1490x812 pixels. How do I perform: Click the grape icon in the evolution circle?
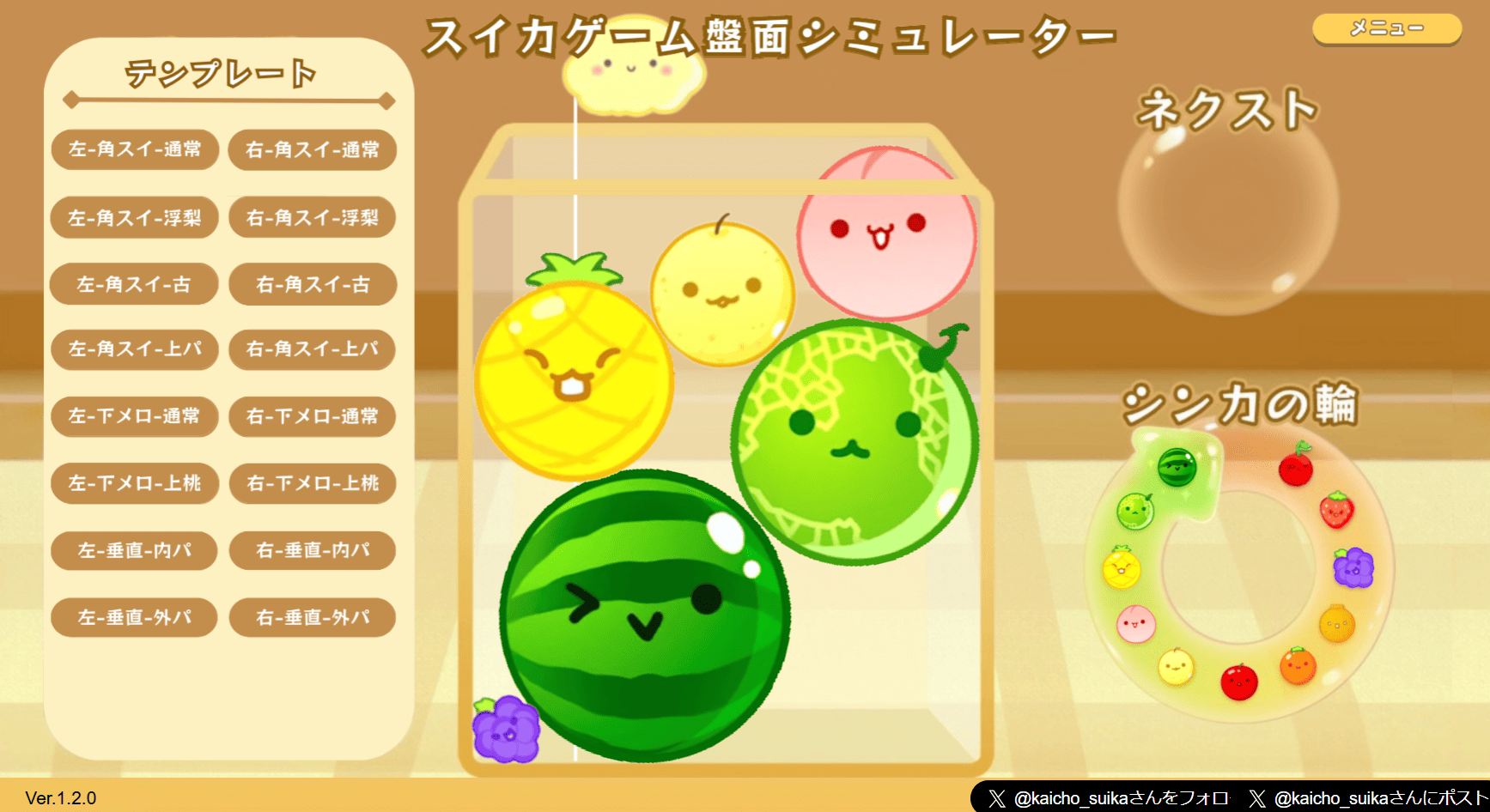[1354, 567]
